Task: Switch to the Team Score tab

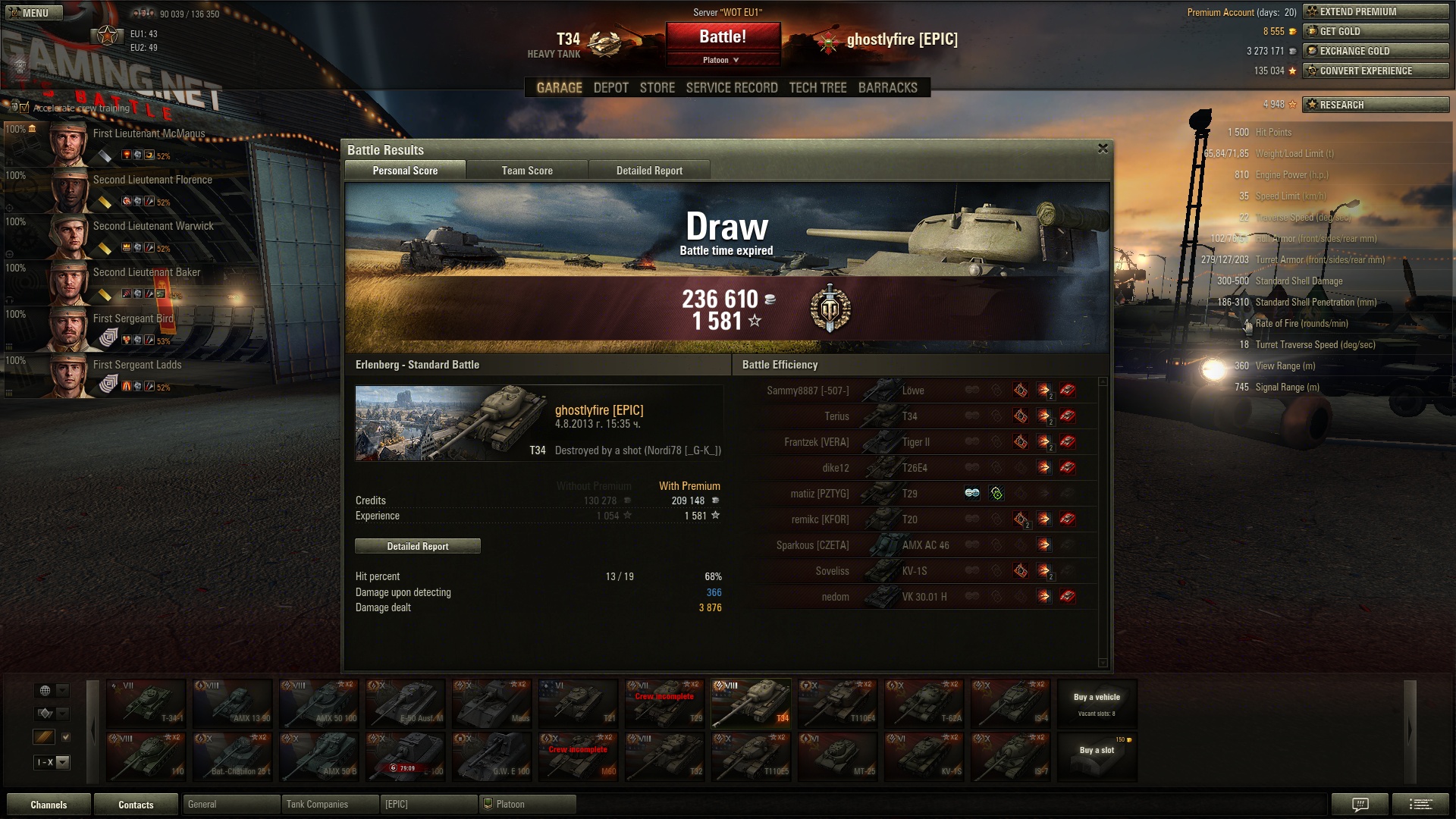Action: tap(527, 171)
